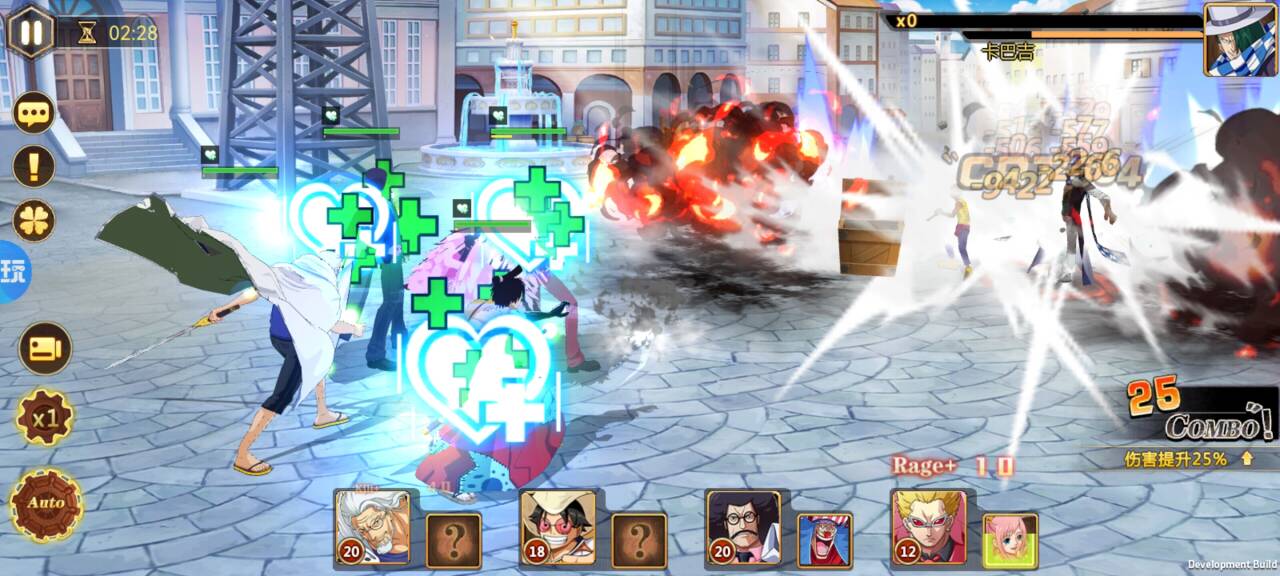Change the x1 battle speed
The image size is (1280, 576).
point(45,417)
